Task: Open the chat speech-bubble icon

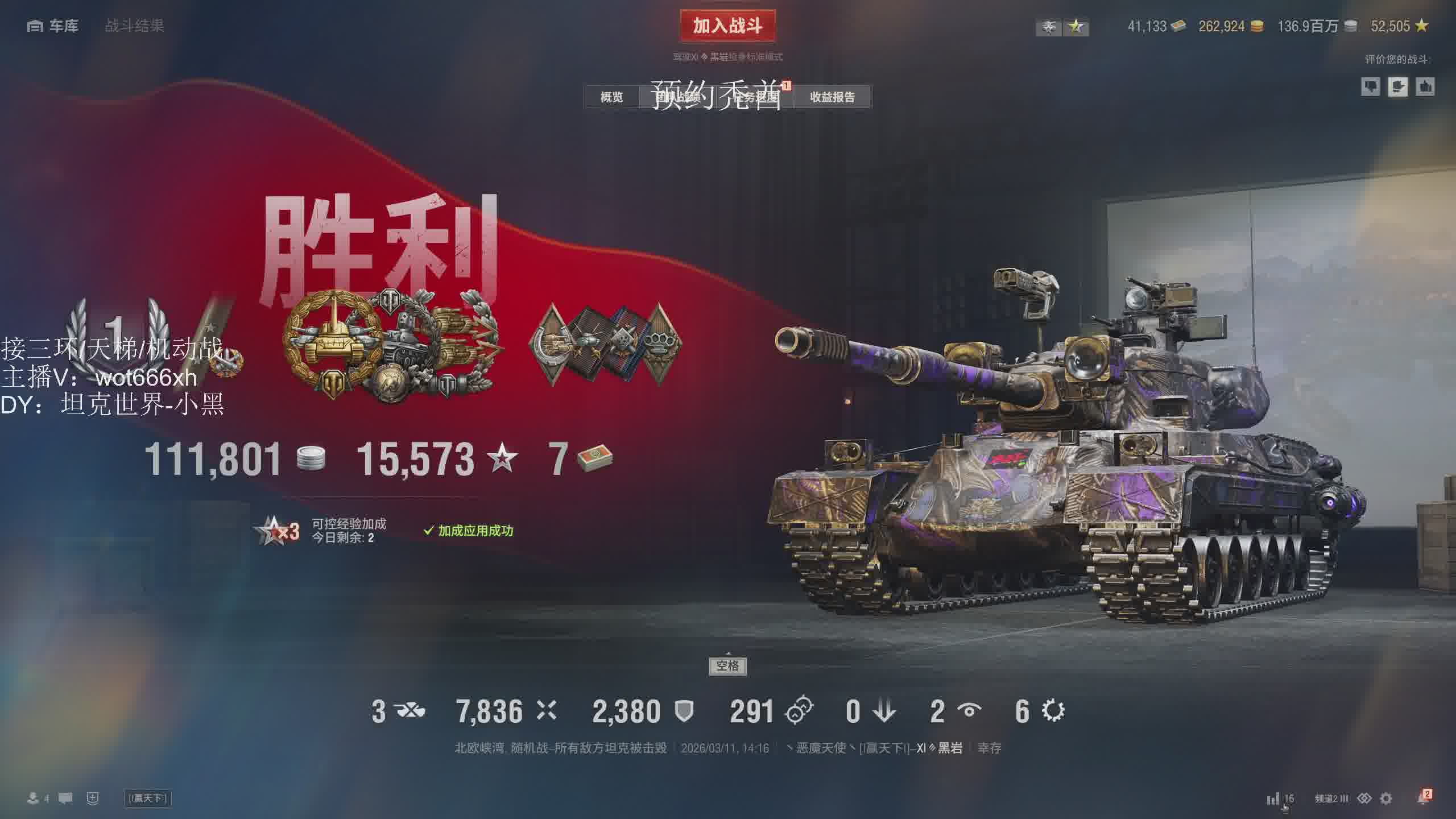Action: click(65, 799)
